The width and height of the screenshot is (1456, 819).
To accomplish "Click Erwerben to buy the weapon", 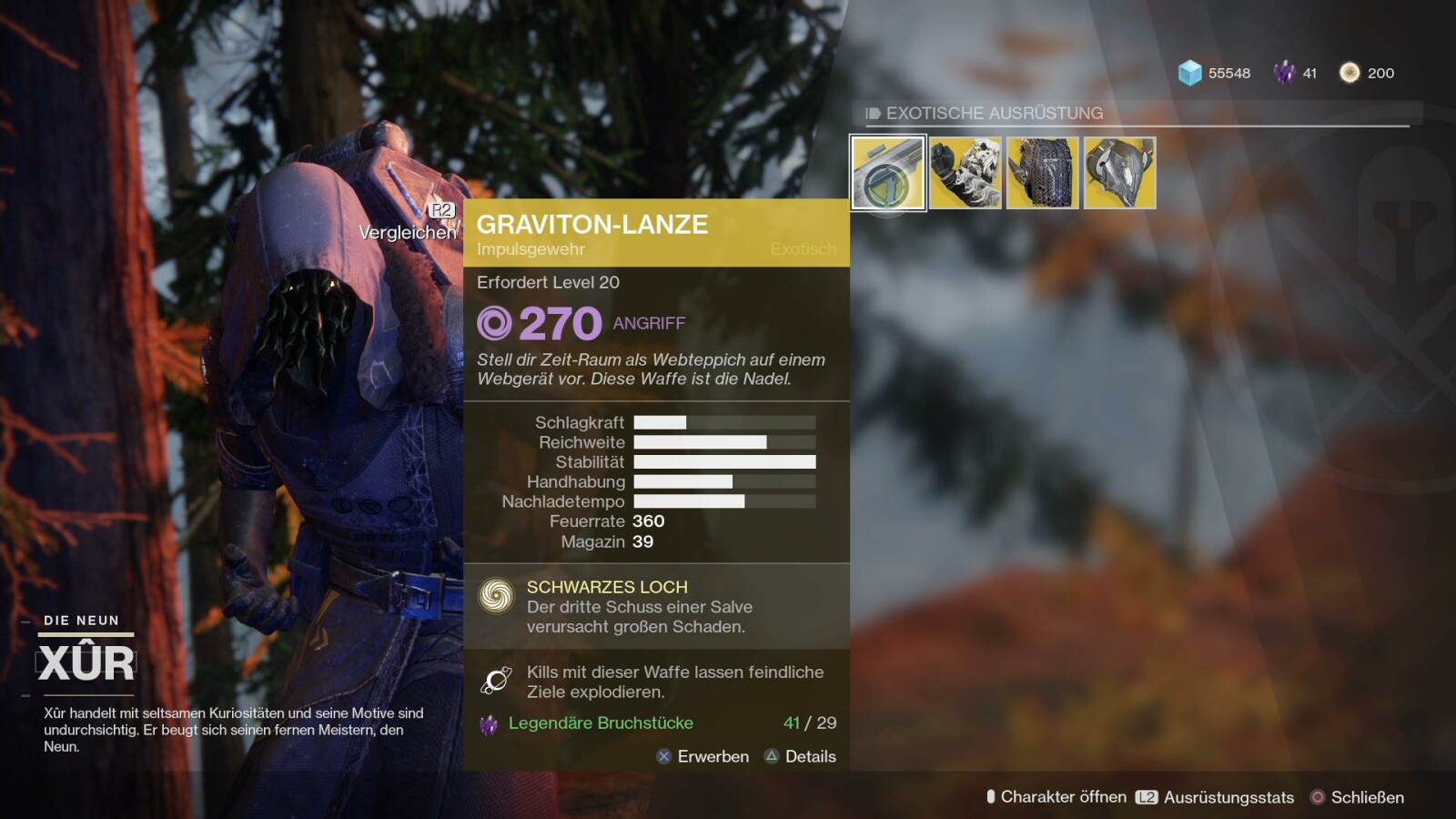I will coord(703,756).
